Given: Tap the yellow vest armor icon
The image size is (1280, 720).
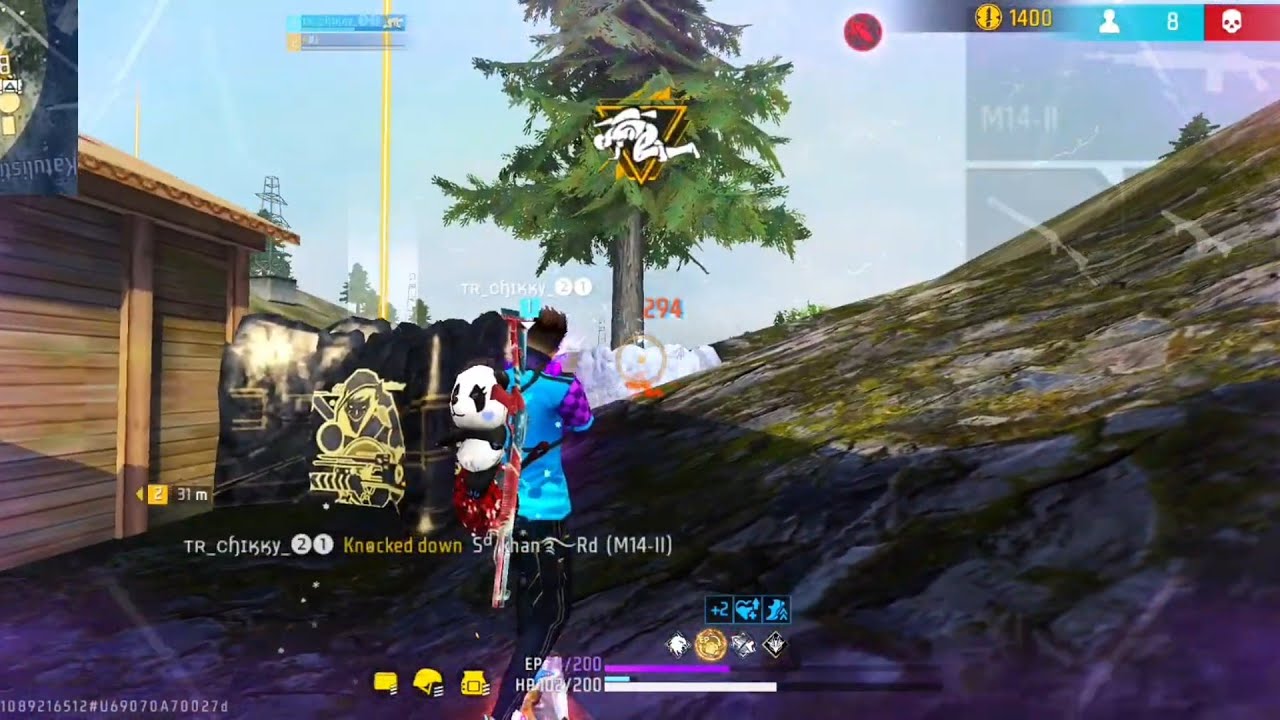Looking at the screenshot, I should click(386, 683).
